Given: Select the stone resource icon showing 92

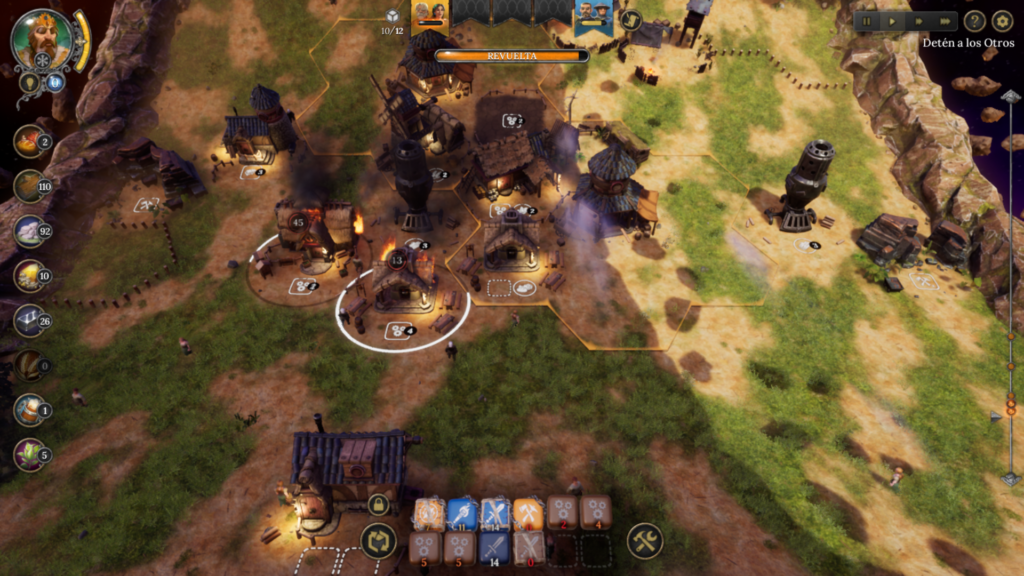Looking at the screenshot, I should pos(29,231).
